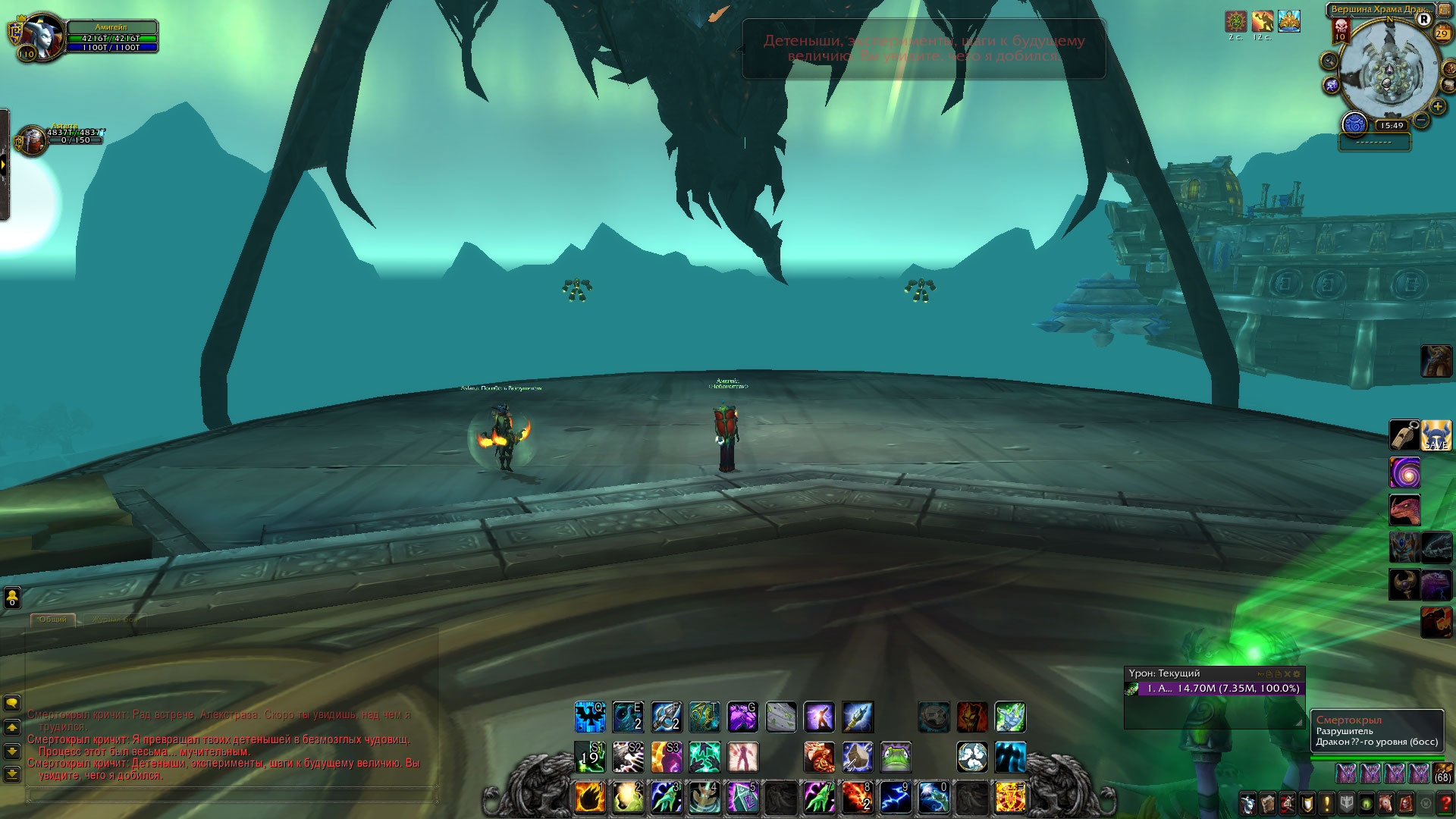Click the minimap zoom-out minus button

click(1421, 121)
